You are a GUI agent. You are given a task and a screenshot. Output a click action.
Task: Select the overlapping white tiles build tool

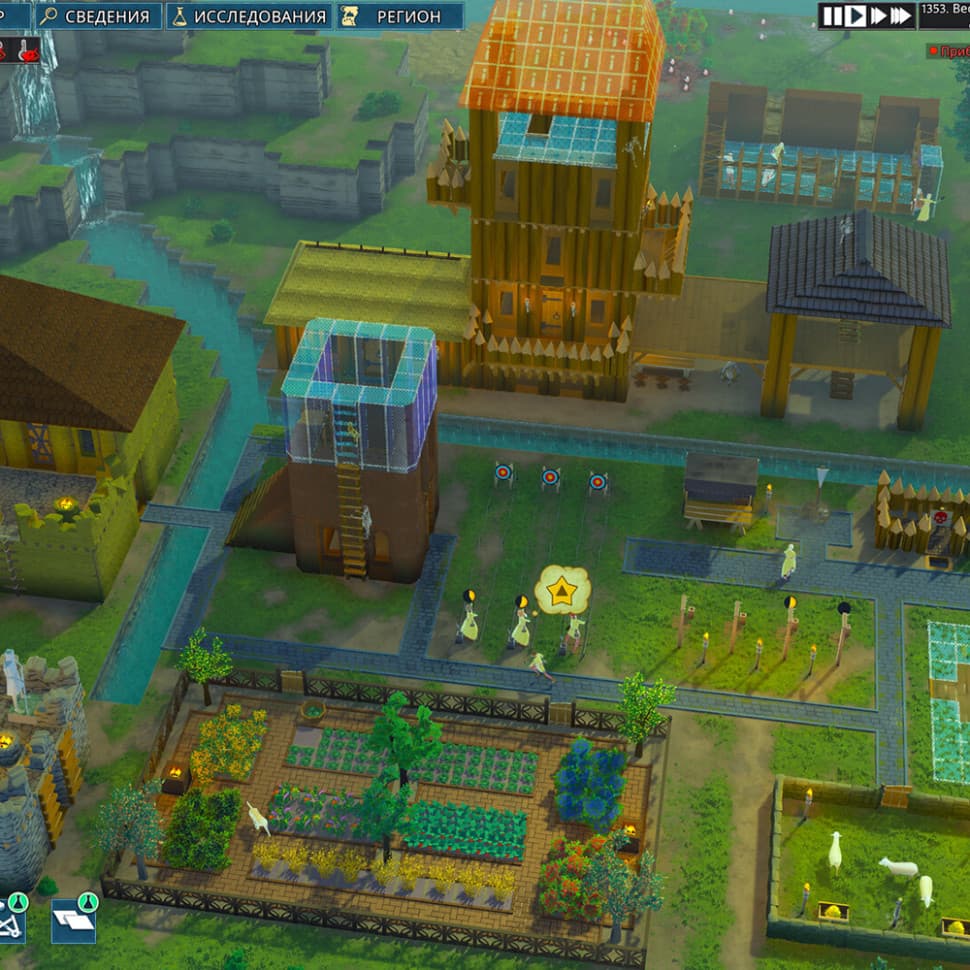[73, 919]
